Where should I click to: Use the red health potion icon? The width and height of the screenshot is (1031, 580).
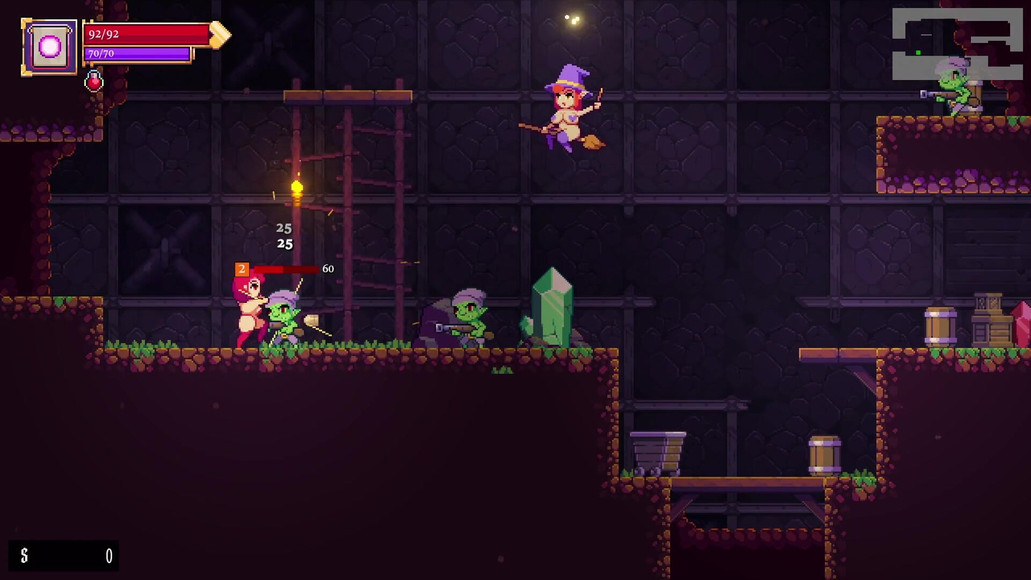pyautogui.click(x=94, y=81)
